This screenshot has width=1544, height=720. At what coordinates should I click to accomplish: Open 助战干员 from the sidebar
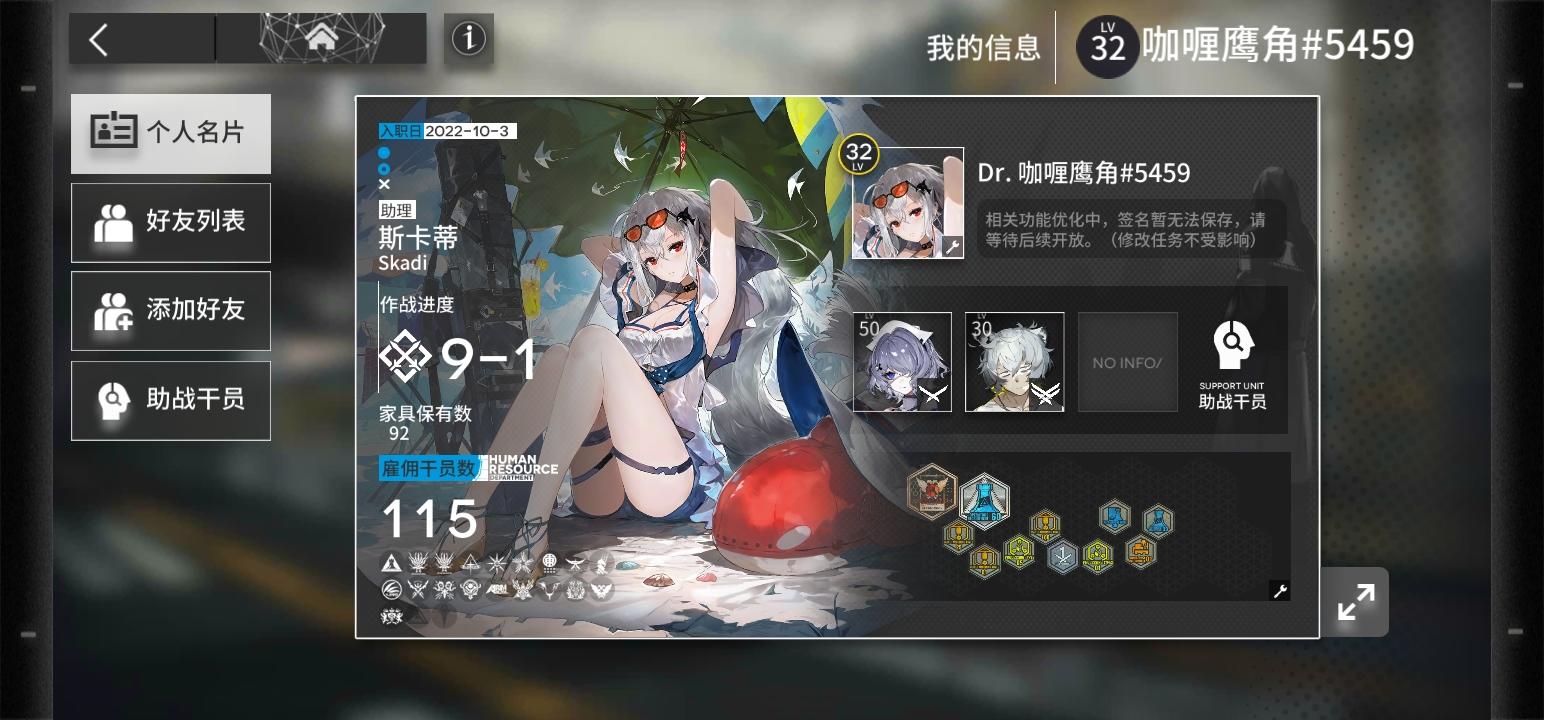(x=170, y=400)
